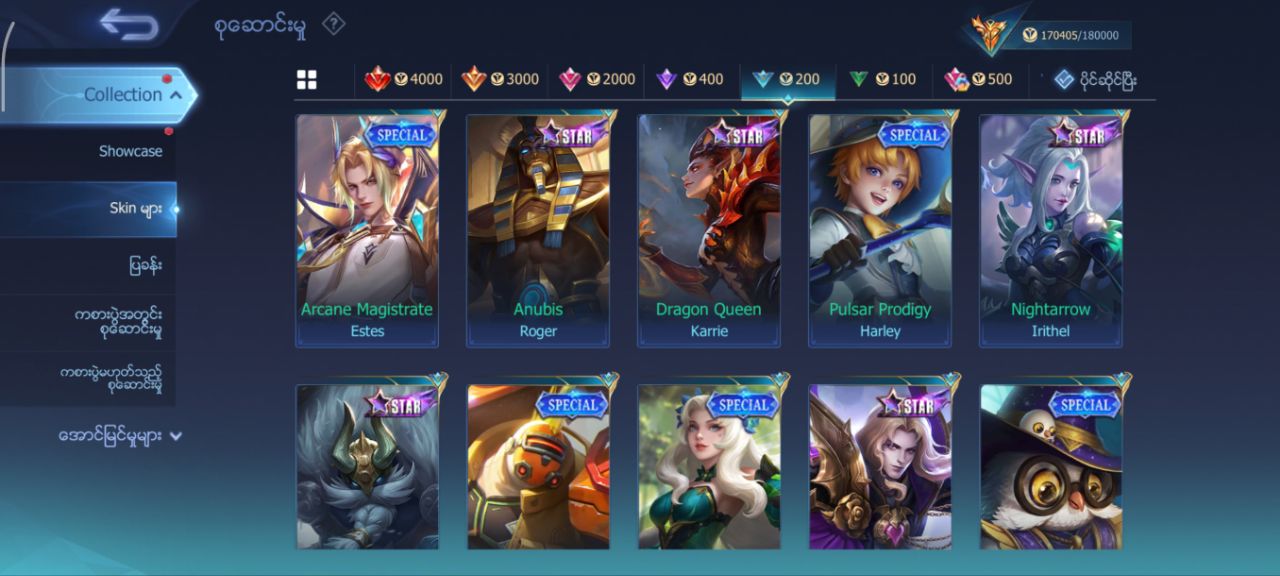The height and width of the screenshot is (576, 1280).
Task: Choose the Dragon Queen Karrie skin card
Action: [709, 230]
